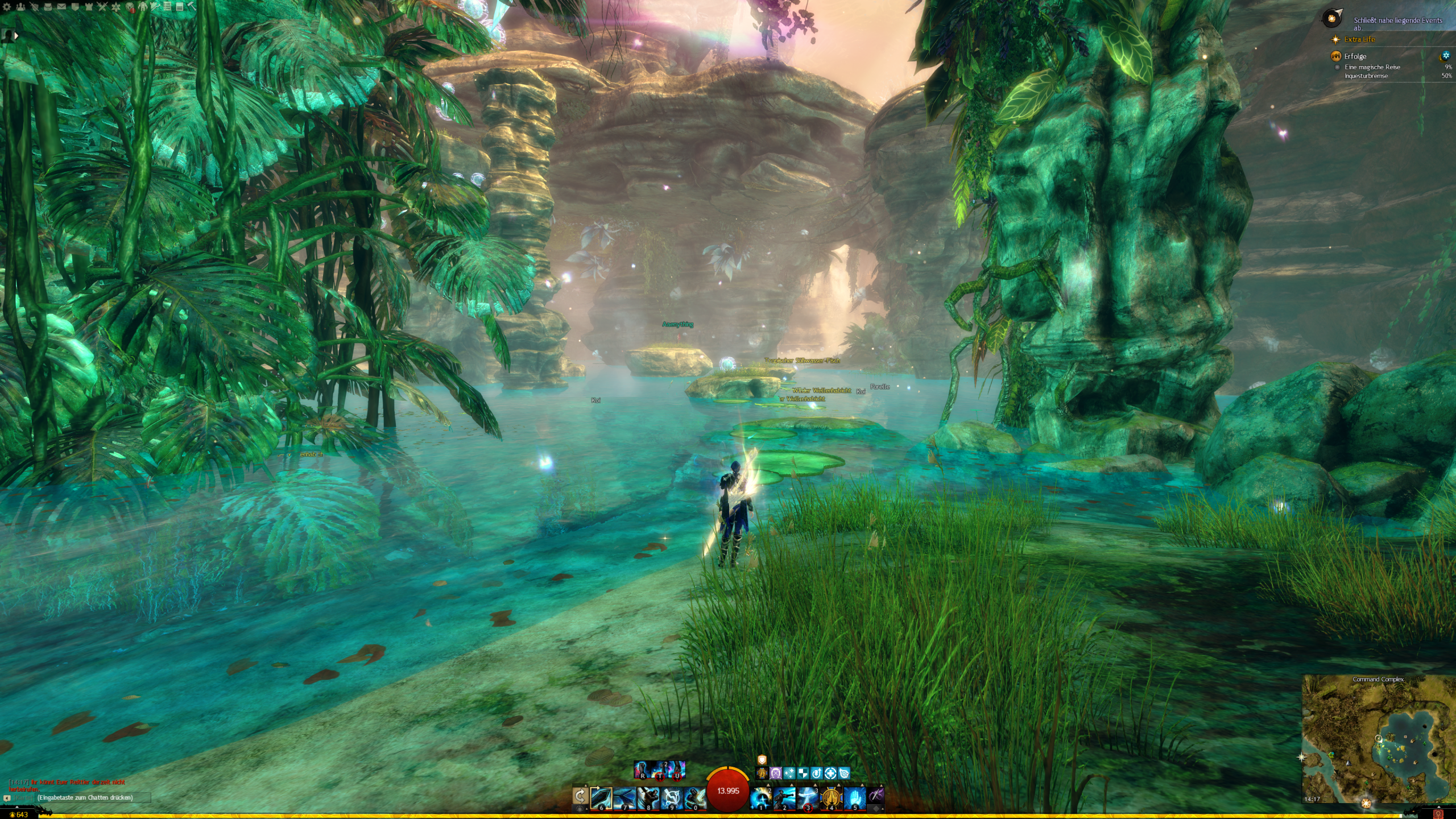Viewport: 1456px width, 819px height.
Task: Open the crossed swords PvP icon
Action: click(102, 7)
